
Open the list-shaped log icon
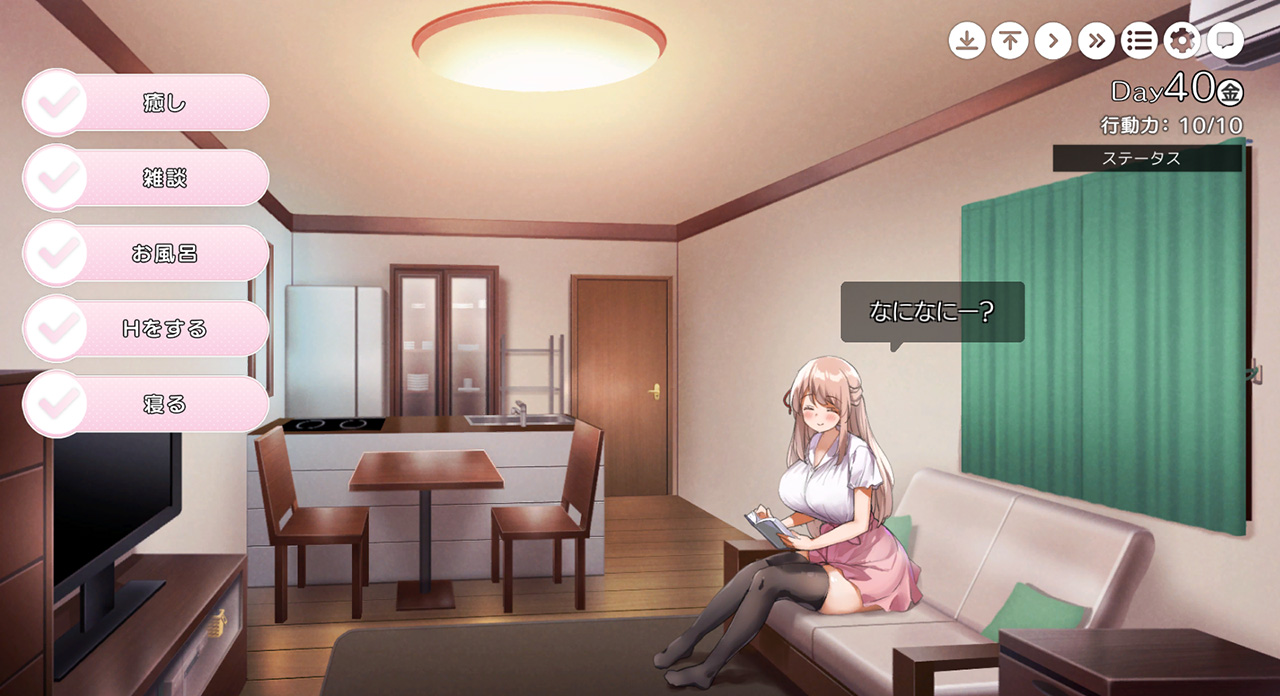point(1139,41)
